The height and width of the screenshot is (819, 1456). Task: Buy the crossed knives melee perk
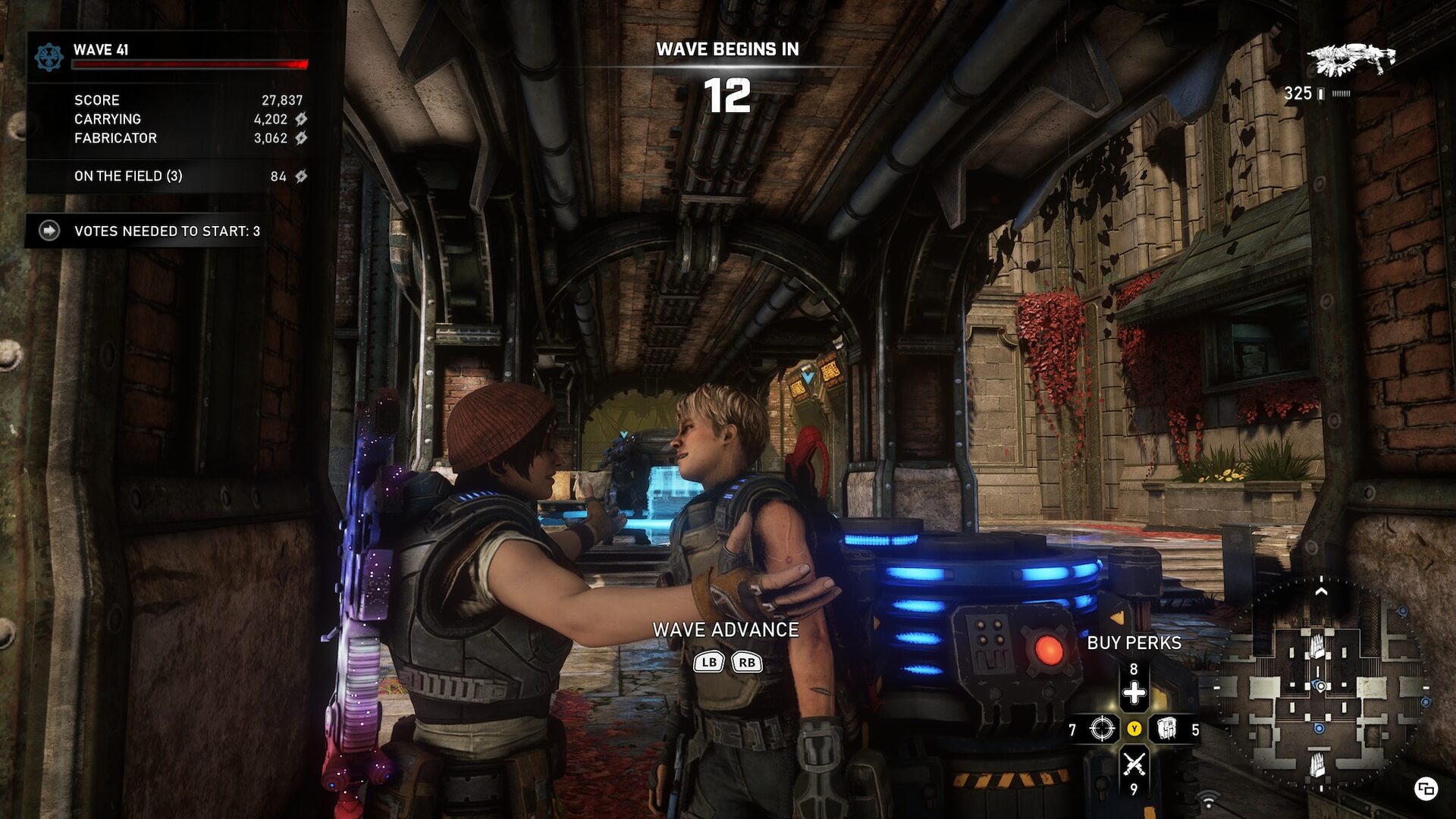pos(1134,764)
